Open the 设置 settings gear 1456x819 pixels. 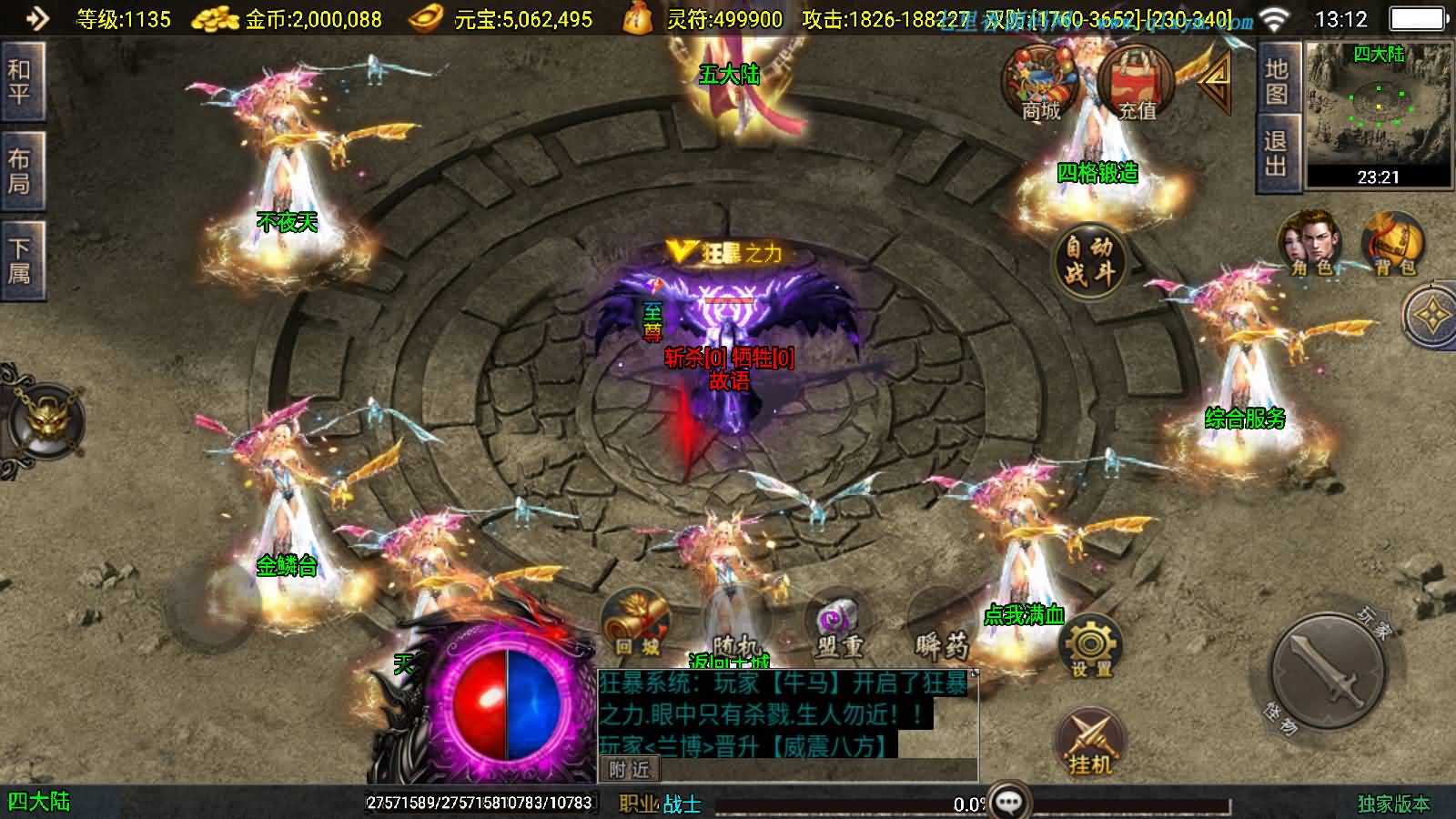(x=1090, y=648)
